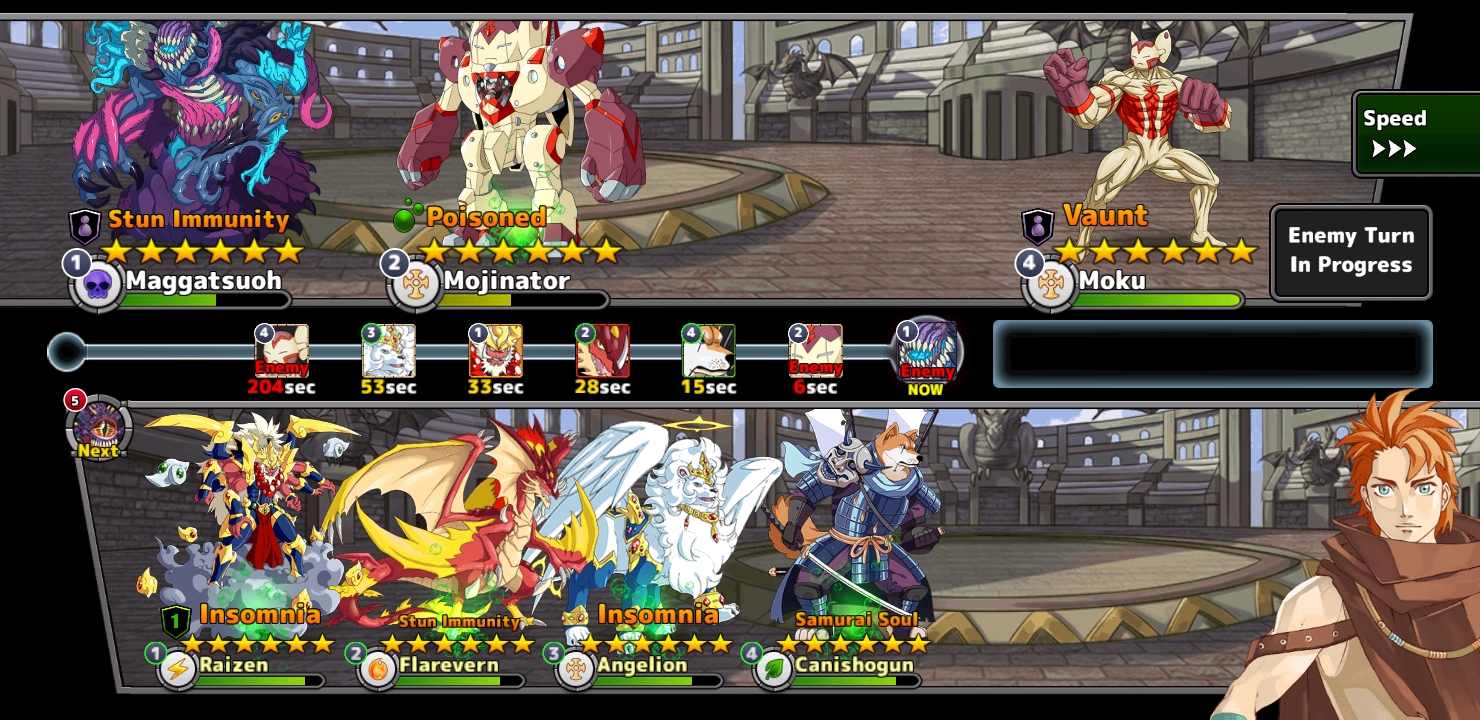Select enemy Maggatsuoh's nameplate
1480x720 pixels.
201,281
